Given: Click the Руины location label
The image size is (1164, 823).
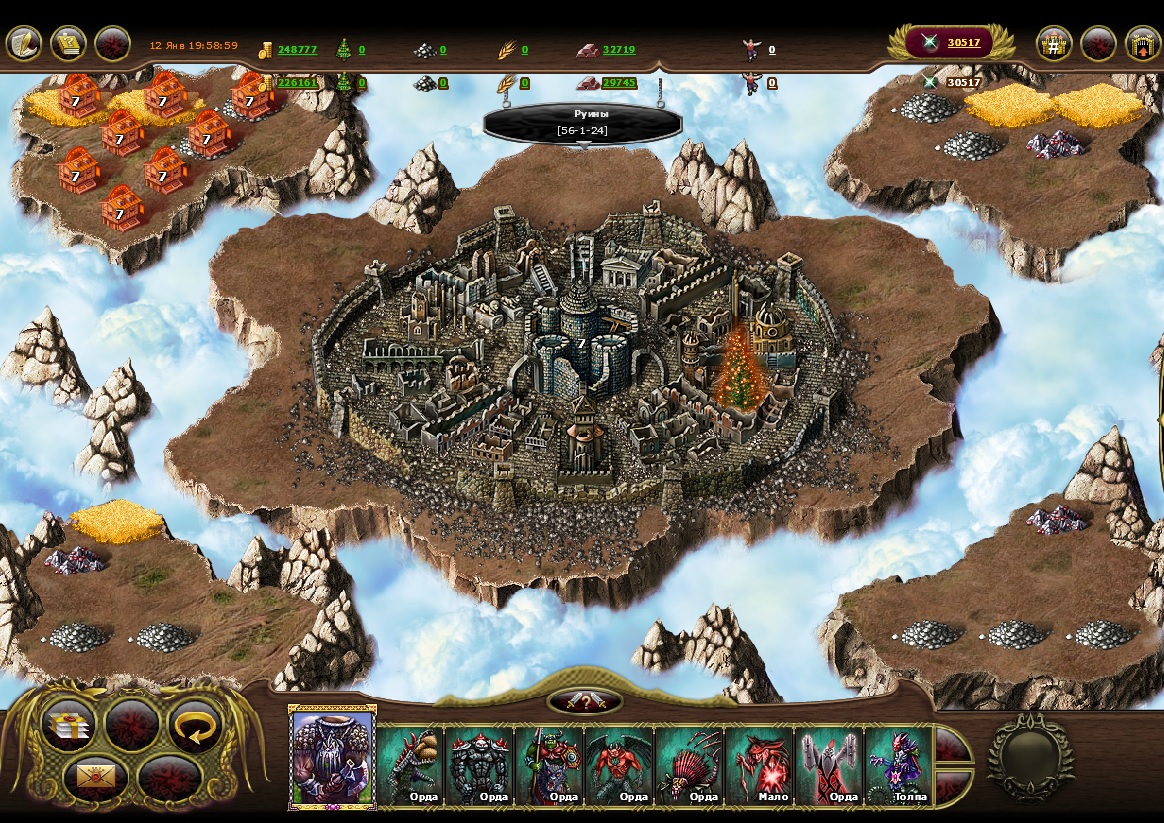Looking at the screenshot, I should click(583, 122).
